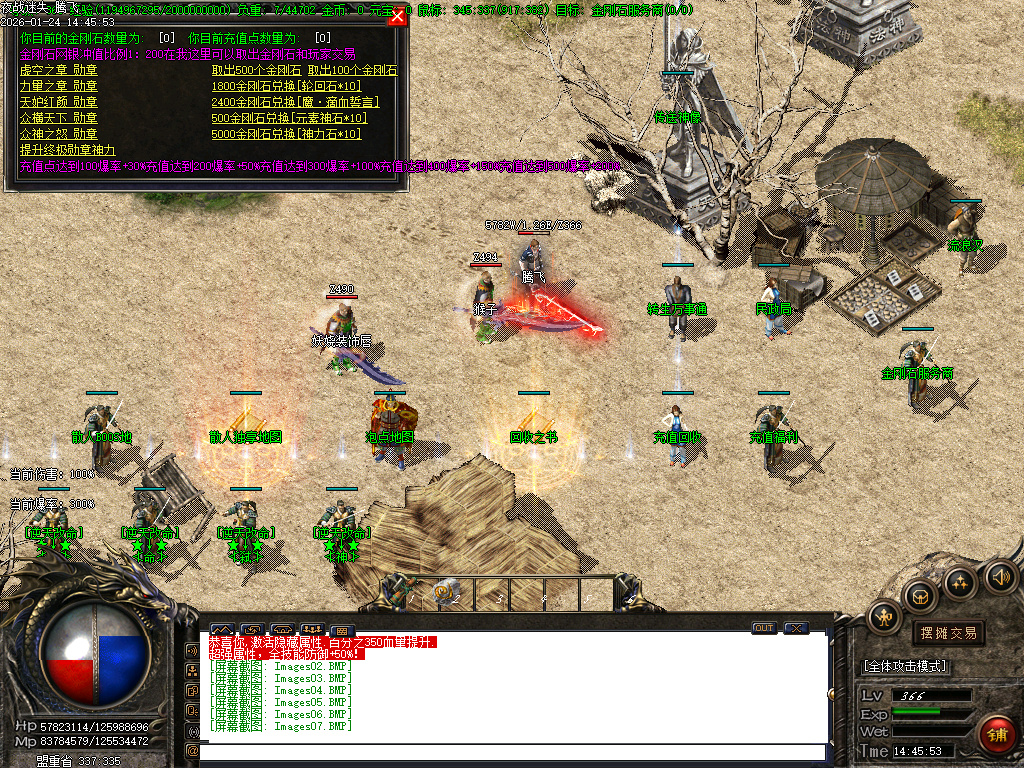Exchange 5000 金刚石 for 神力石*10

[286, 134]
